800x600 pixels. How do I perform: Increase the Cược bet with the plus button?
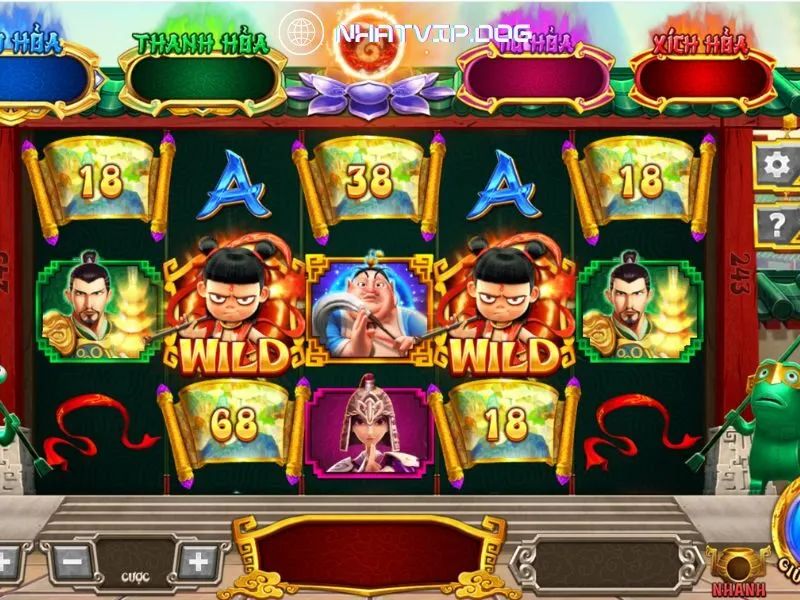(198, 562)
